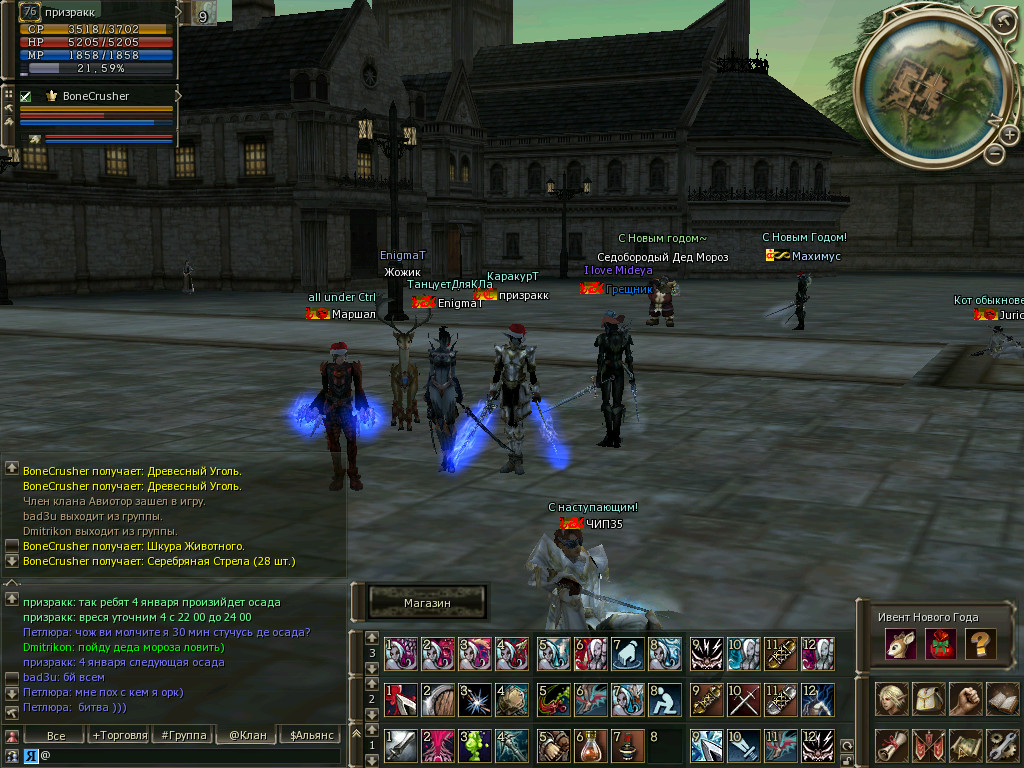Open the clan banners icon

(929, 746)
